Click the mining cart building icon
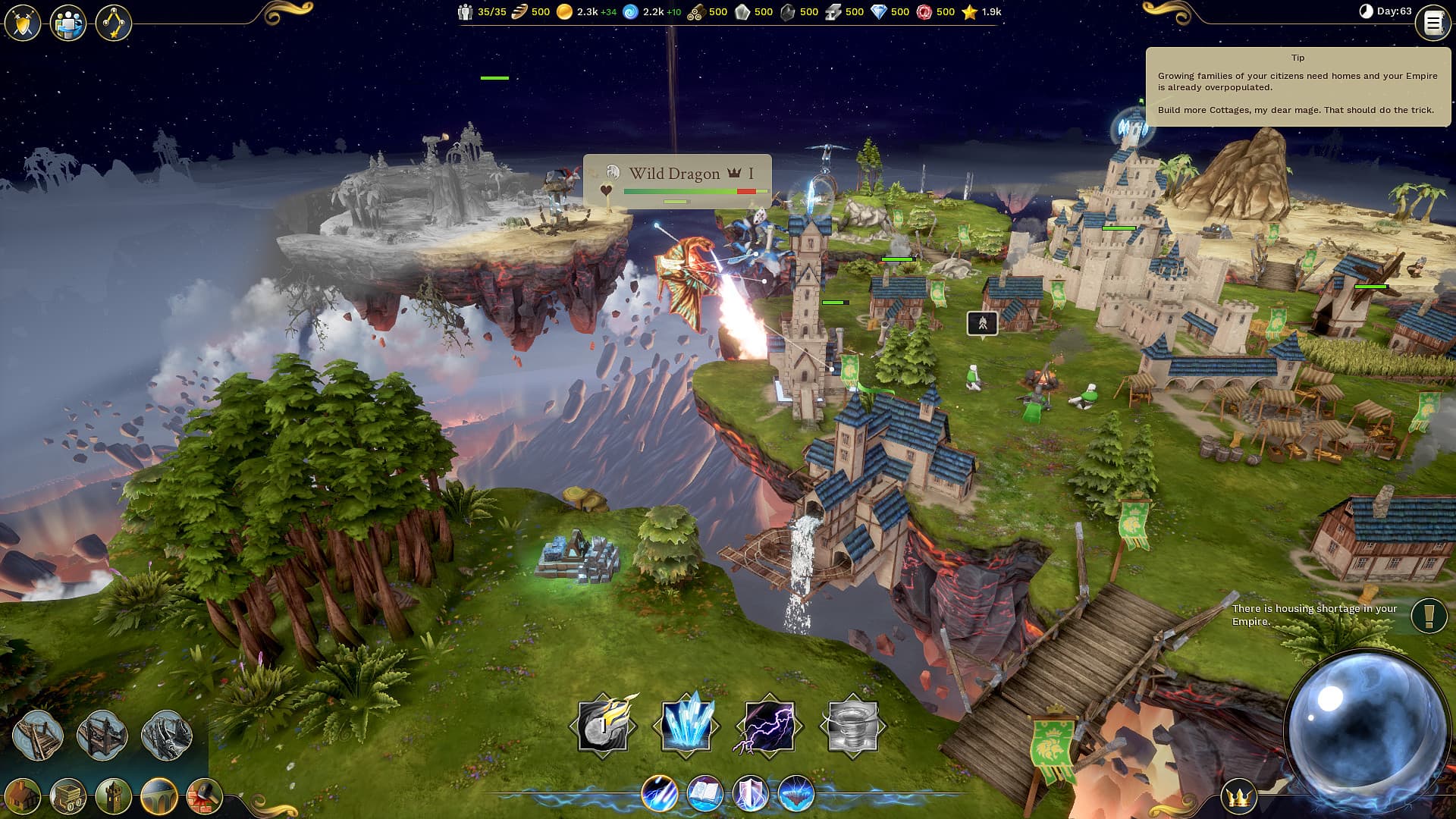The height and width of the screenshot is (819, 1456). [x=67, y=796]
